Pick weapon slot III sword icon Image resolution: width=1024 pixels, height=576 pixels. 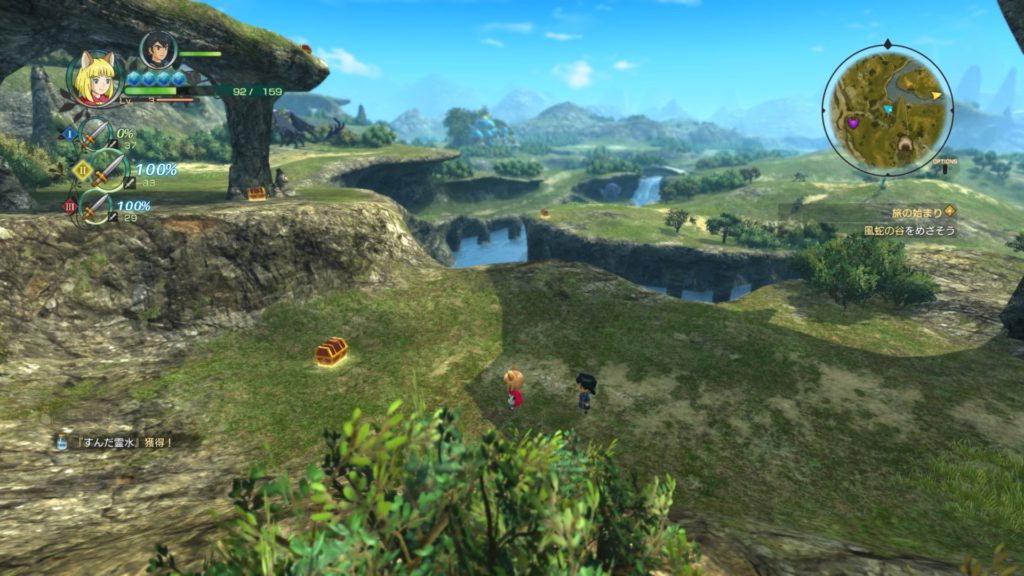[x=96, y=207]
